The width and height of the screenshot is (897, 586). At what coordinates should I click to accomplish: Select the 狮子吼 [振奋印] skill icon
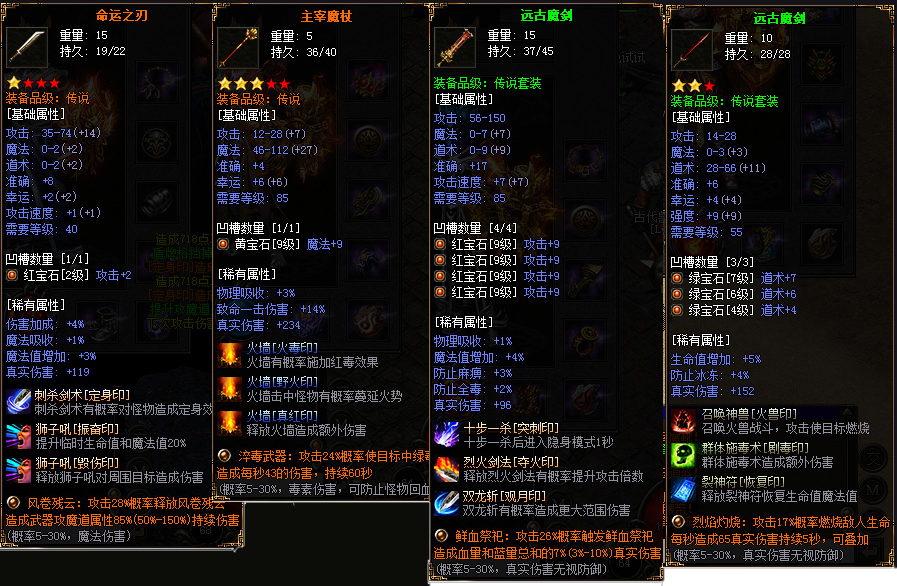tap(19, 435)
